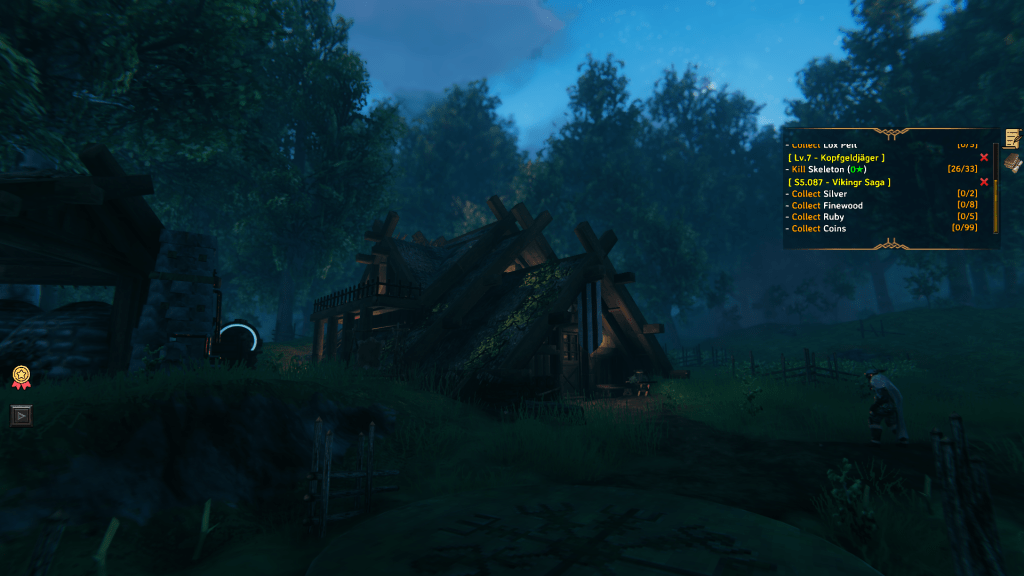Select the S5.087 Vikingr Saga quest title
The height and width of the screenshot is (576, 1024).
pyautogui.click(x=839, y=182)
